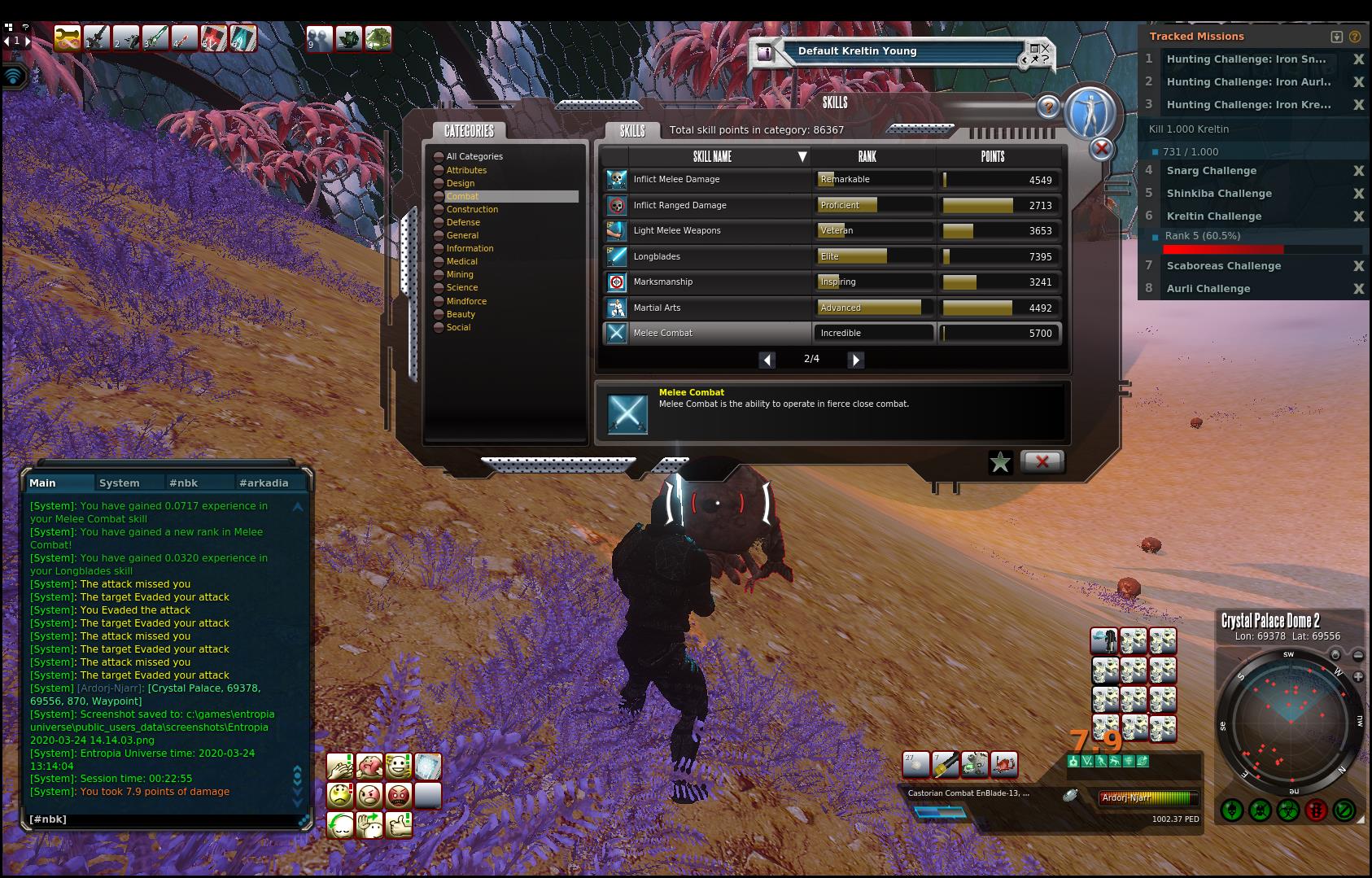Open the #arkadia chat tab
This screenshot has width=1372, height=878.
point(264,483)
